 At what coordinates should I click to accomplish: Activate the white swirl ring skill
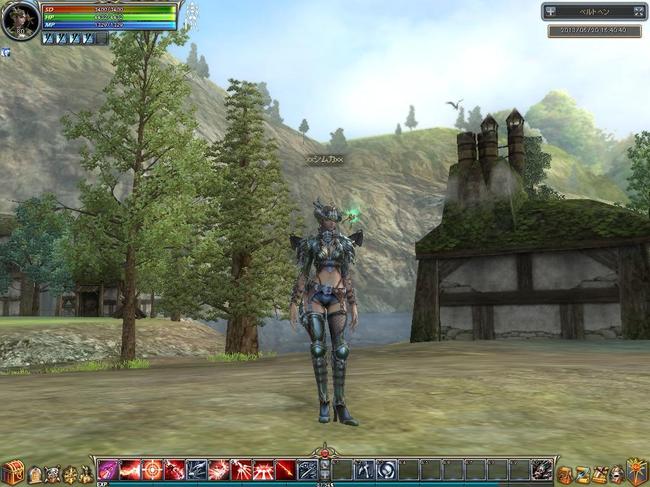pos(386,469)
